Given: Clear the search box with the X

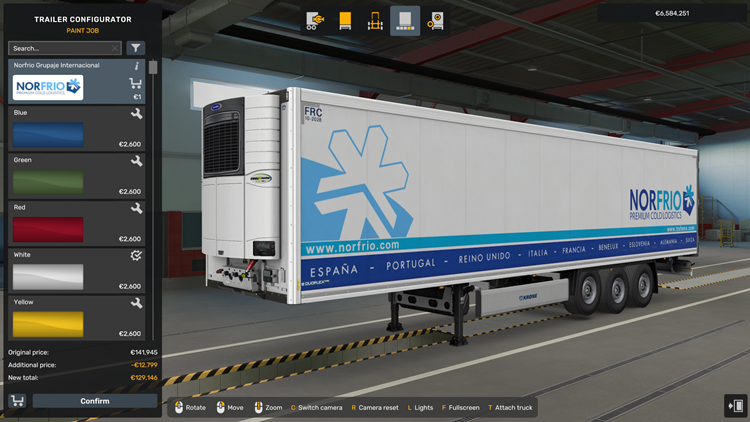Looking at the screenshot, I should [x=116, y=48].
